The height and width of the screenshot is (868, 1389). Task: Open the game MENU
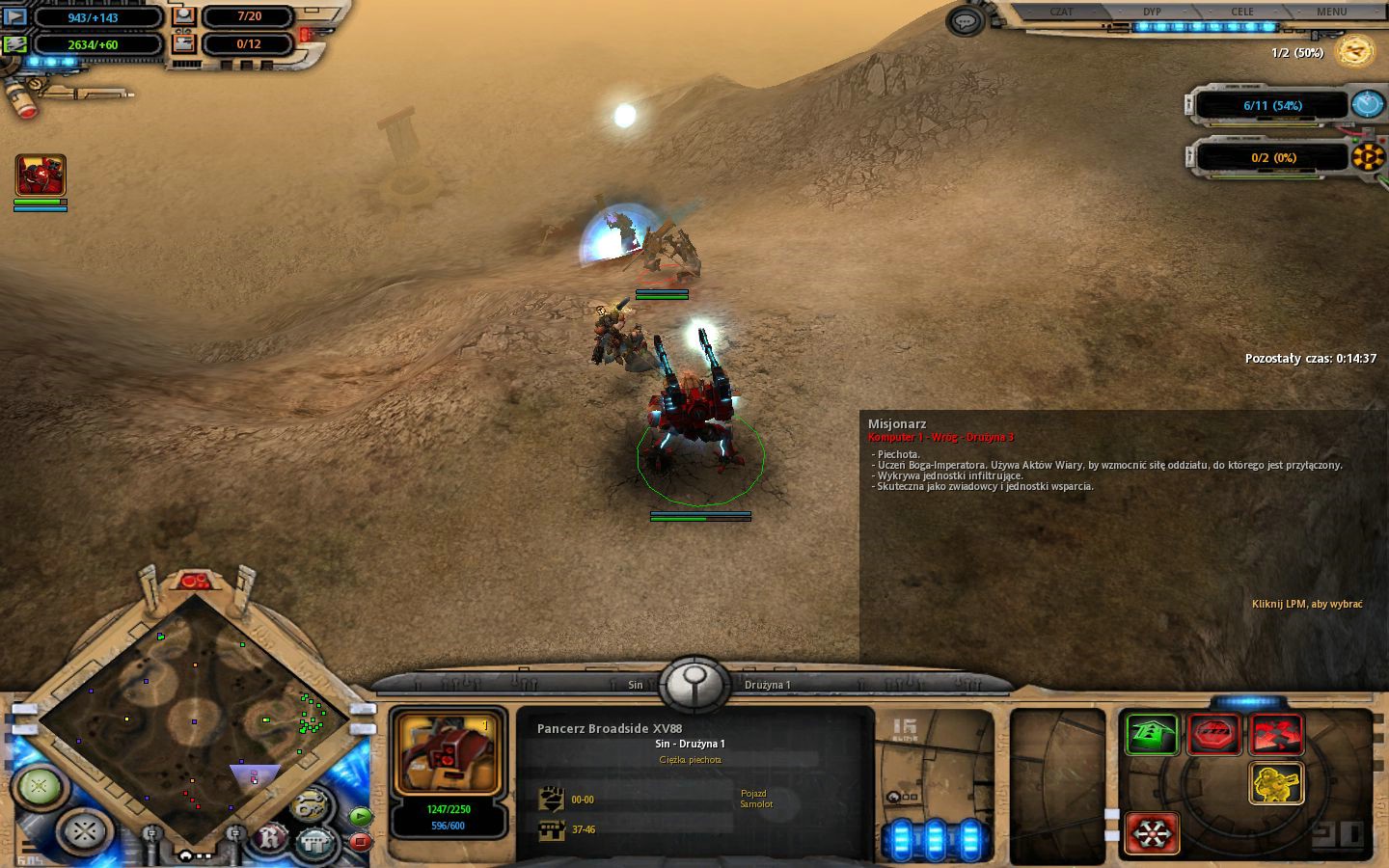pyautogui.click(x=1331, y=12)
